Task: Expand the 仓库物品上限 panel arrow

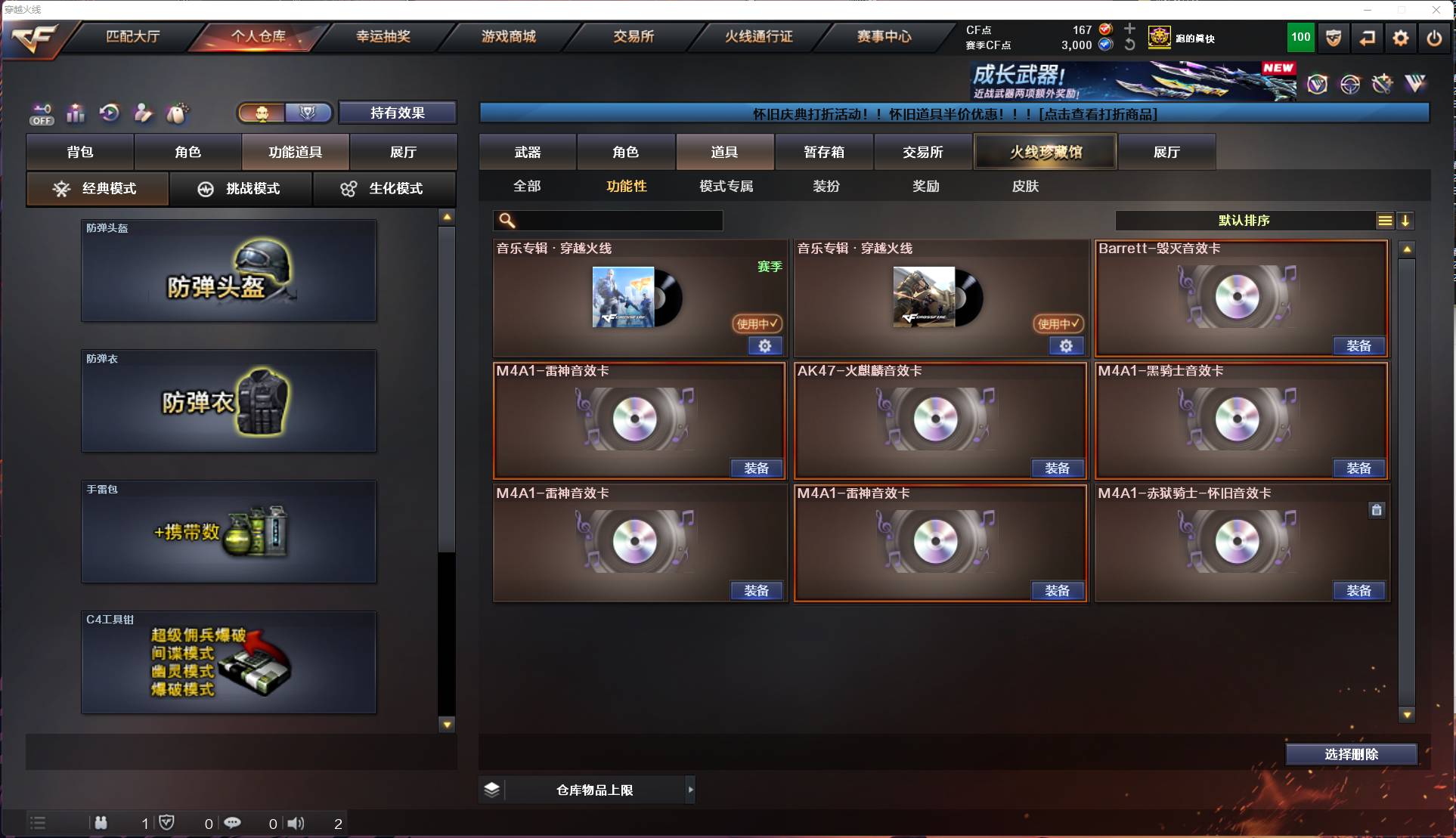Action: point(690,790)
